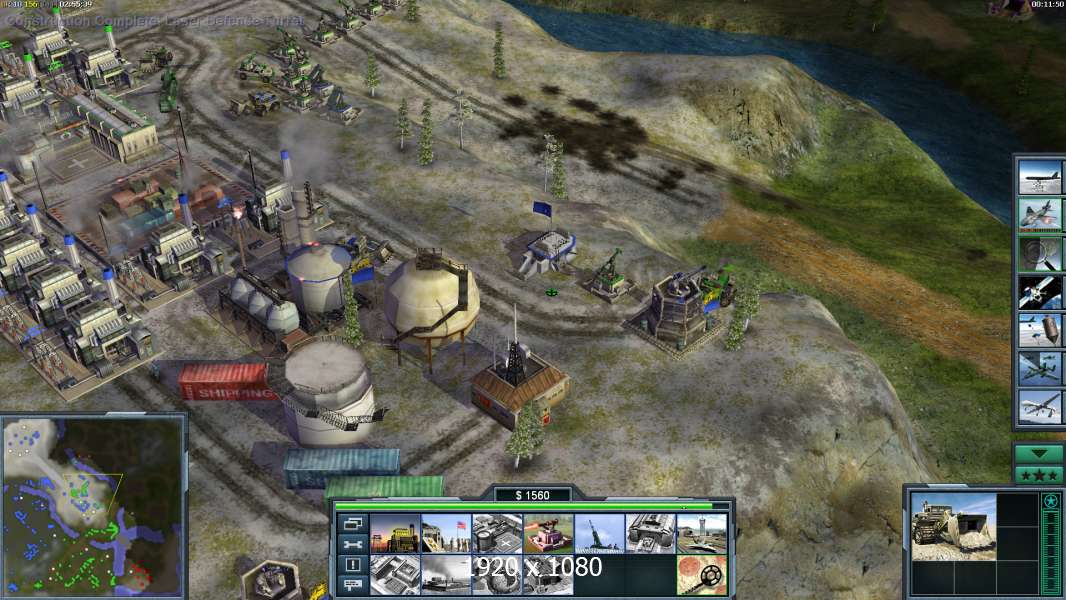Activate the paratrooper capsule drop power
Screen dimensions: 1066x600
click(1040, 330)
